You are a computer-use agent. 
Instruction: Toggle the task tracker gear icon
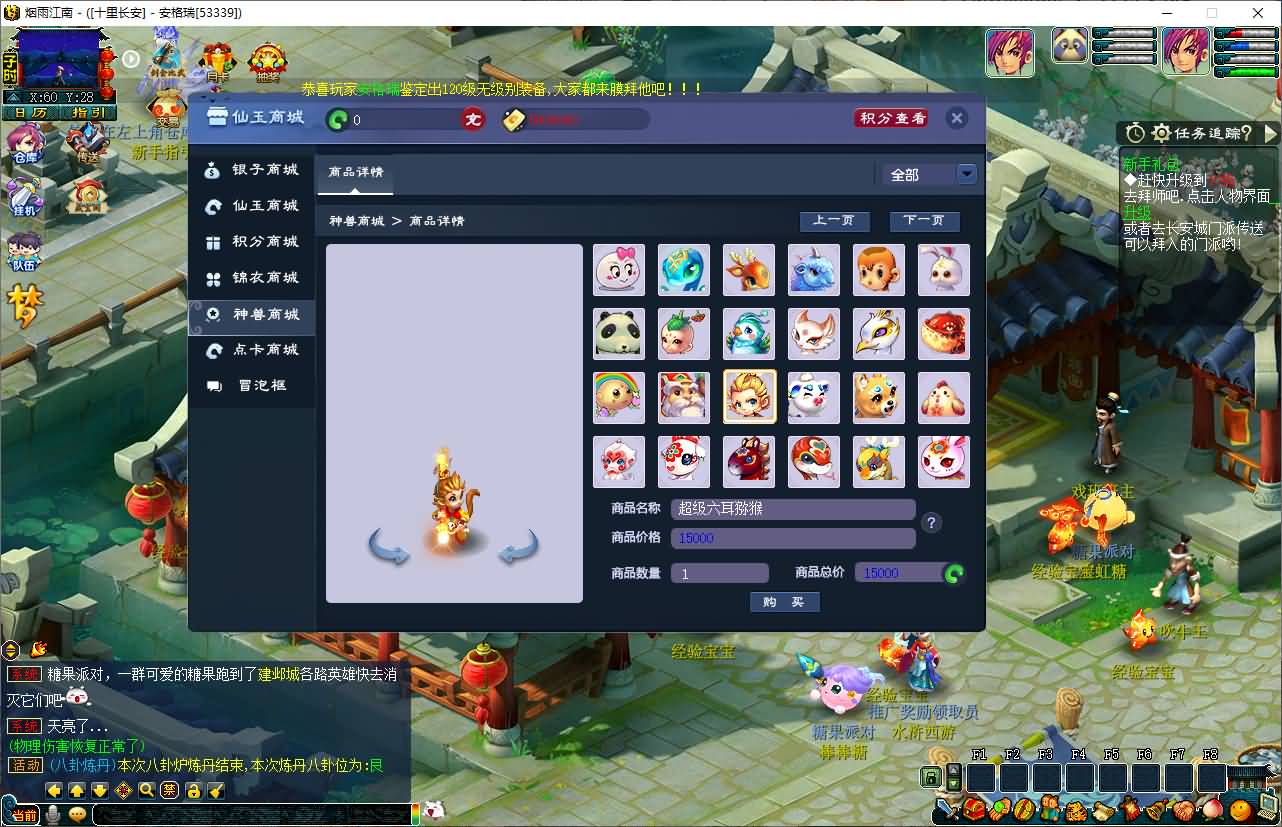[x=1161, y=133]
